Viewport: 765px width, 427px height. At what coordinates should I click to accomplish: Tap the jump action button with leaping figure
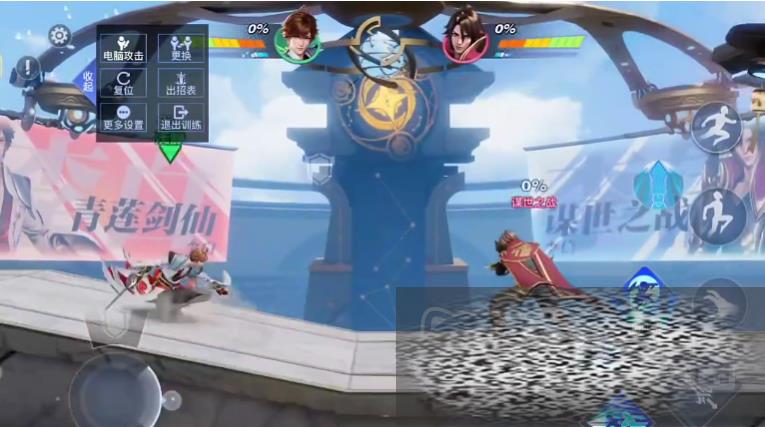[716, 127]
